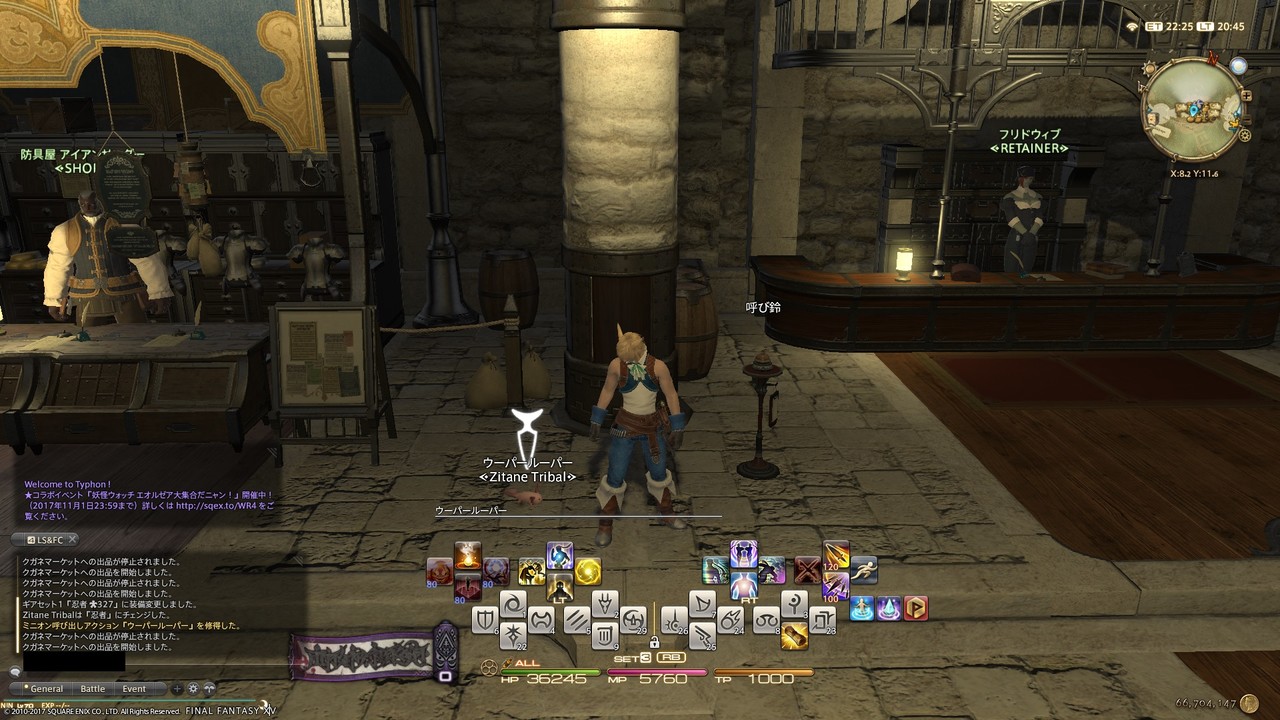
Task: Switch to the General chat tab
Action: (46, 689)
